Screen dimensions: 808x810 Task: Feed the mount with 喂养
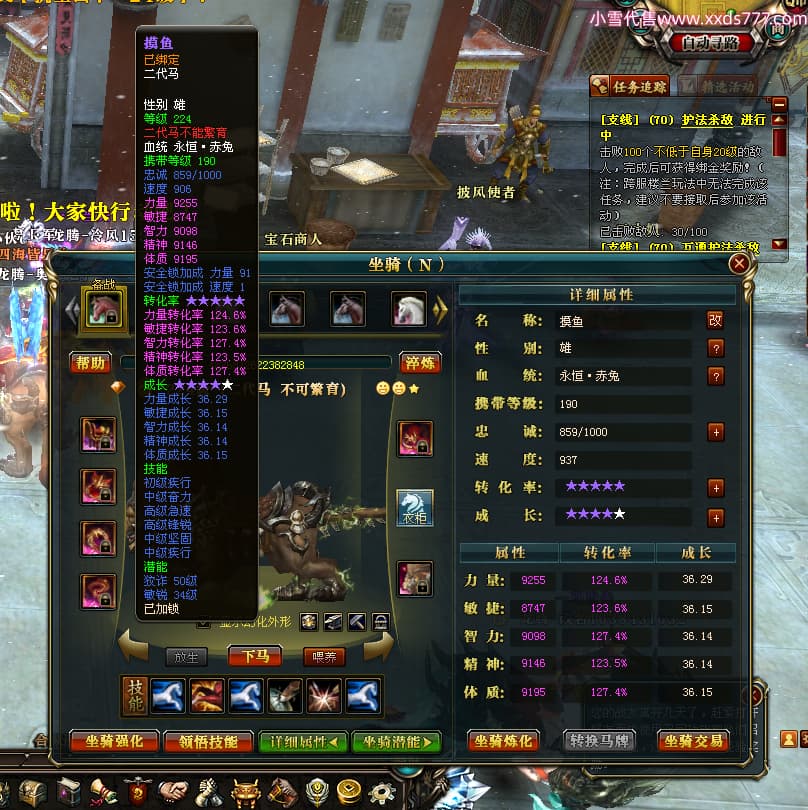pos(323,657)
